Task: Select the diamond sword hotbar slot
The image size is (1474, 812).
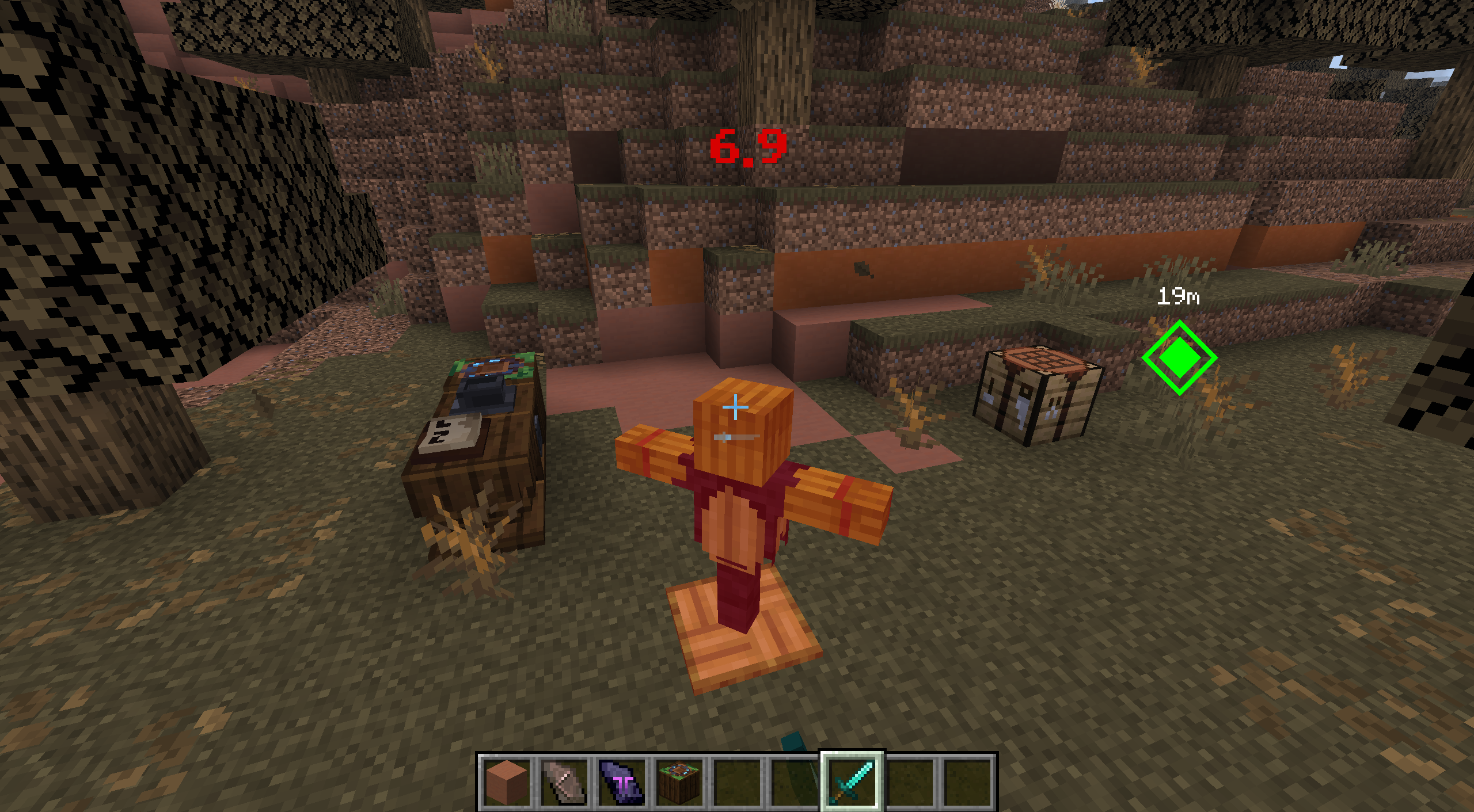Action: 852,781
